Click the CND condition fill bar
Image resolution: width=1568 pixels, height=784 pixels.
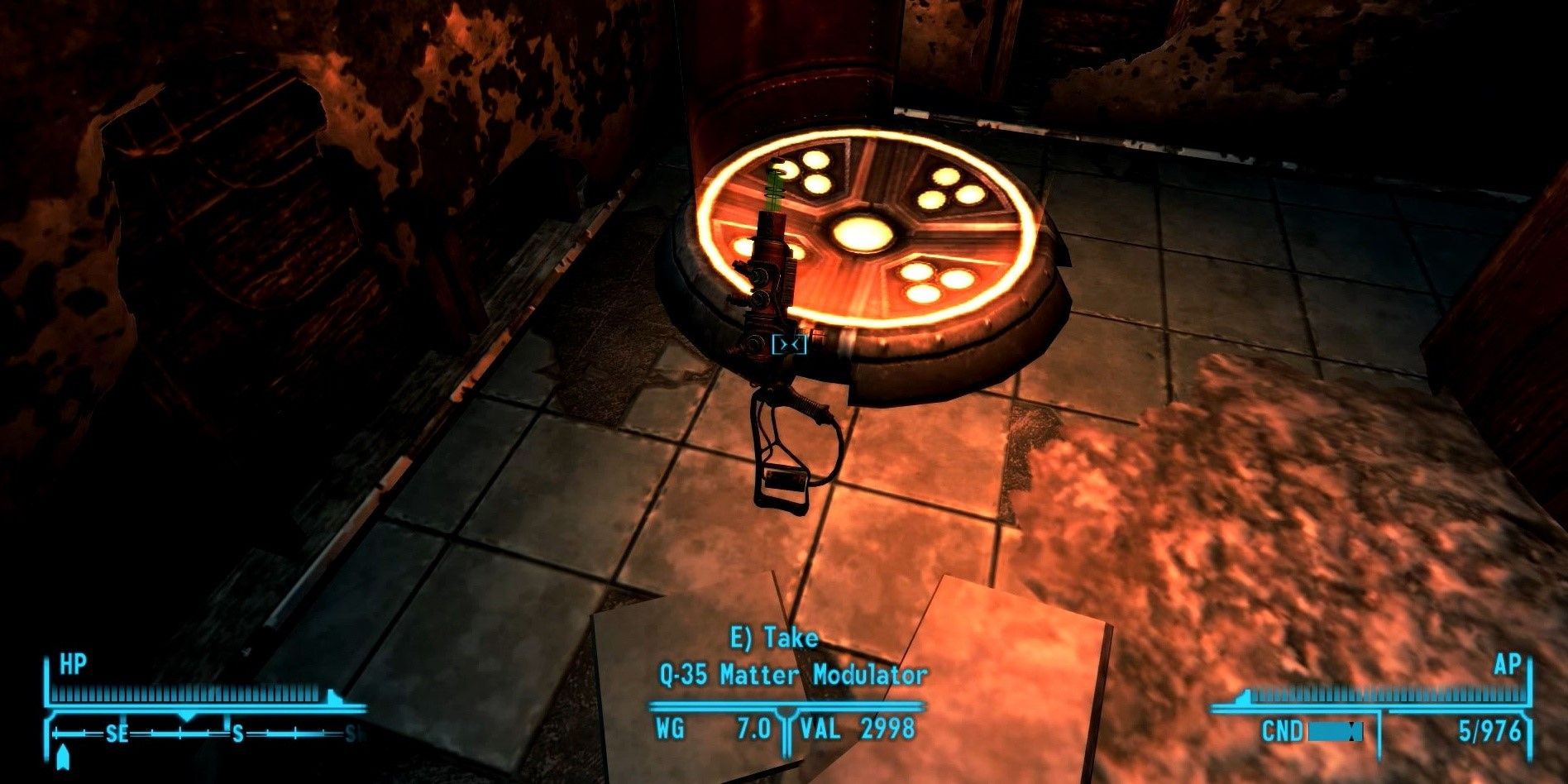[x=1326, y=733]
